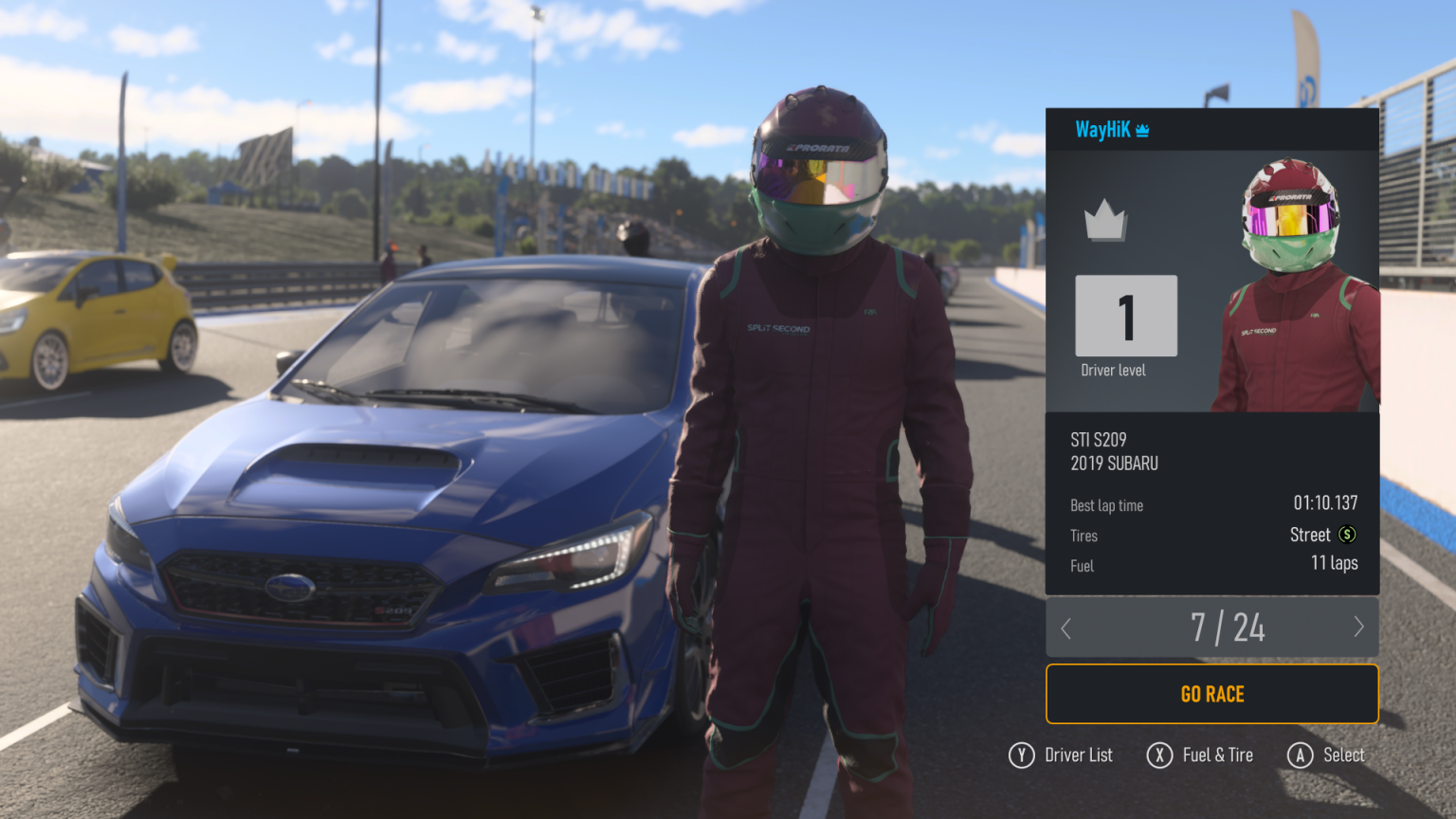Open the next car with the right chevron
1456x819 pixels.
tap(1358, 628)
